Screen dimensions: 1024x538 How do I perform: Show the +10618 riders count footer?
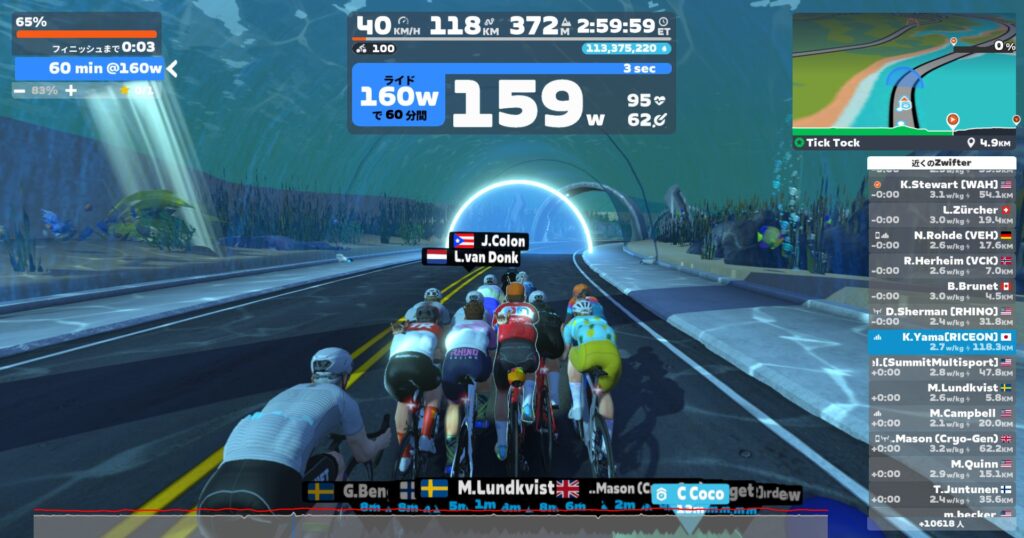[x=941, y=523]
